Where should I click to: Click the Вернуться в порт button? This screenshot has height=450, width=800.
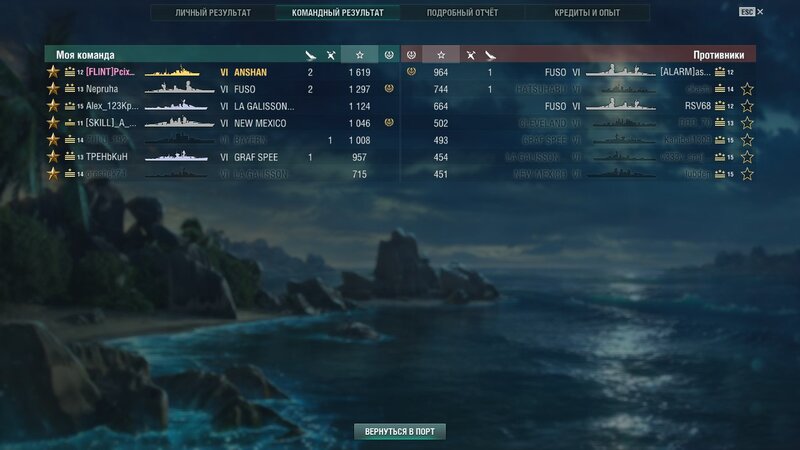tap(399, 431)
